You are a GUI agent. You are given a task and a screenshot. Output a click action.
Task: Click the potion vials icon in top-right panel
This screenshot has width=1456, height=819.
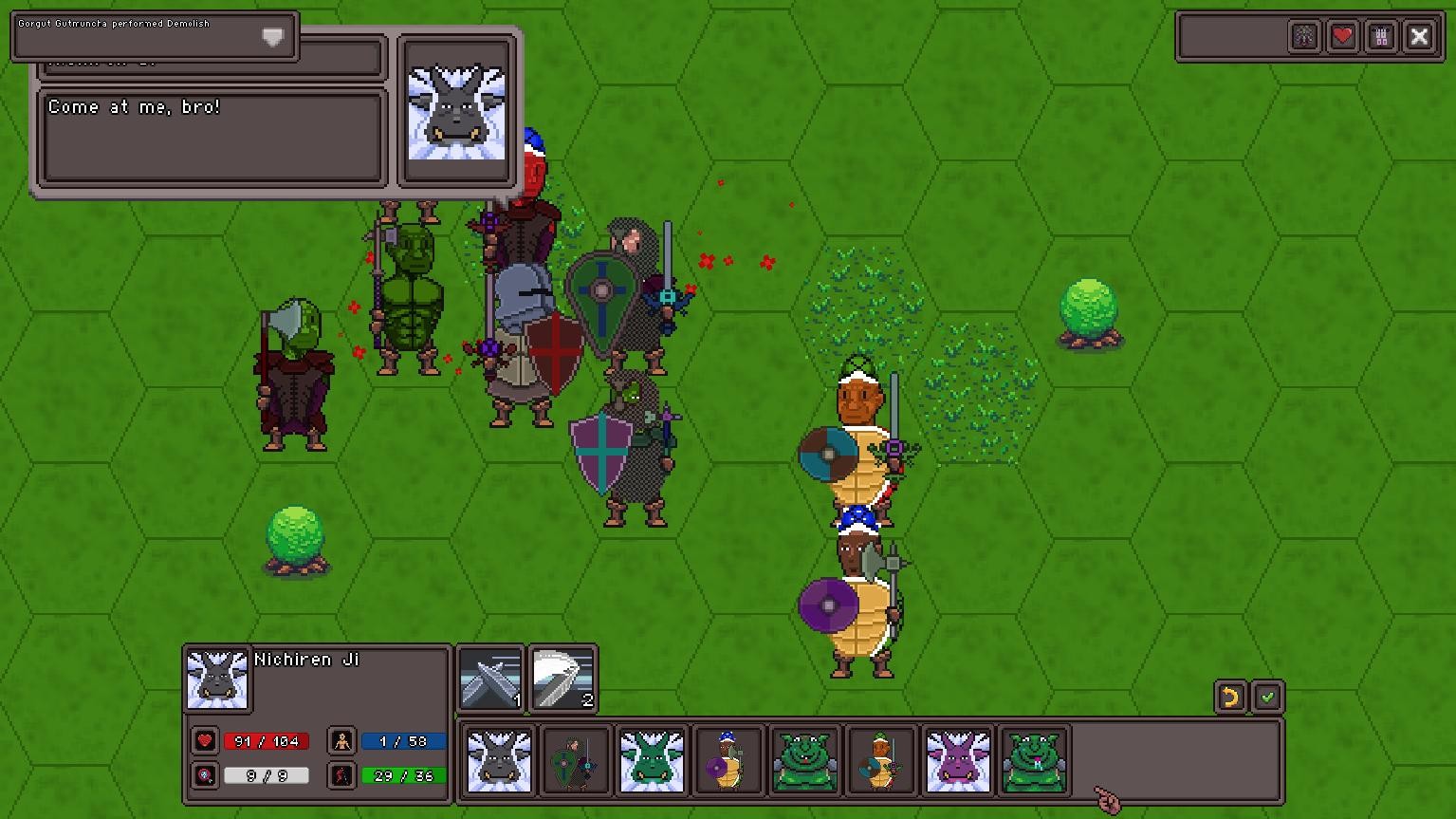1381,36
